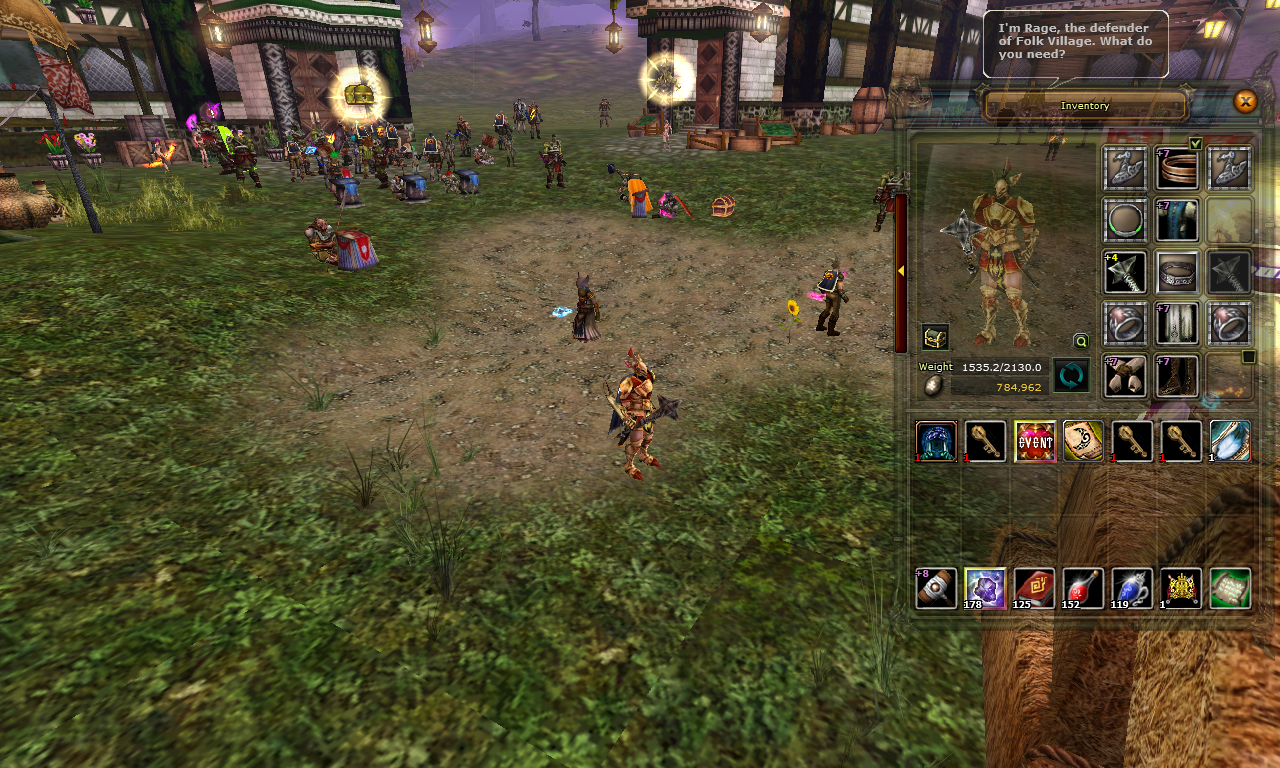Select the +7 white leg armor slot
The width and height of the screenshot is (1280, 768).
click(x=1177, y=324)
